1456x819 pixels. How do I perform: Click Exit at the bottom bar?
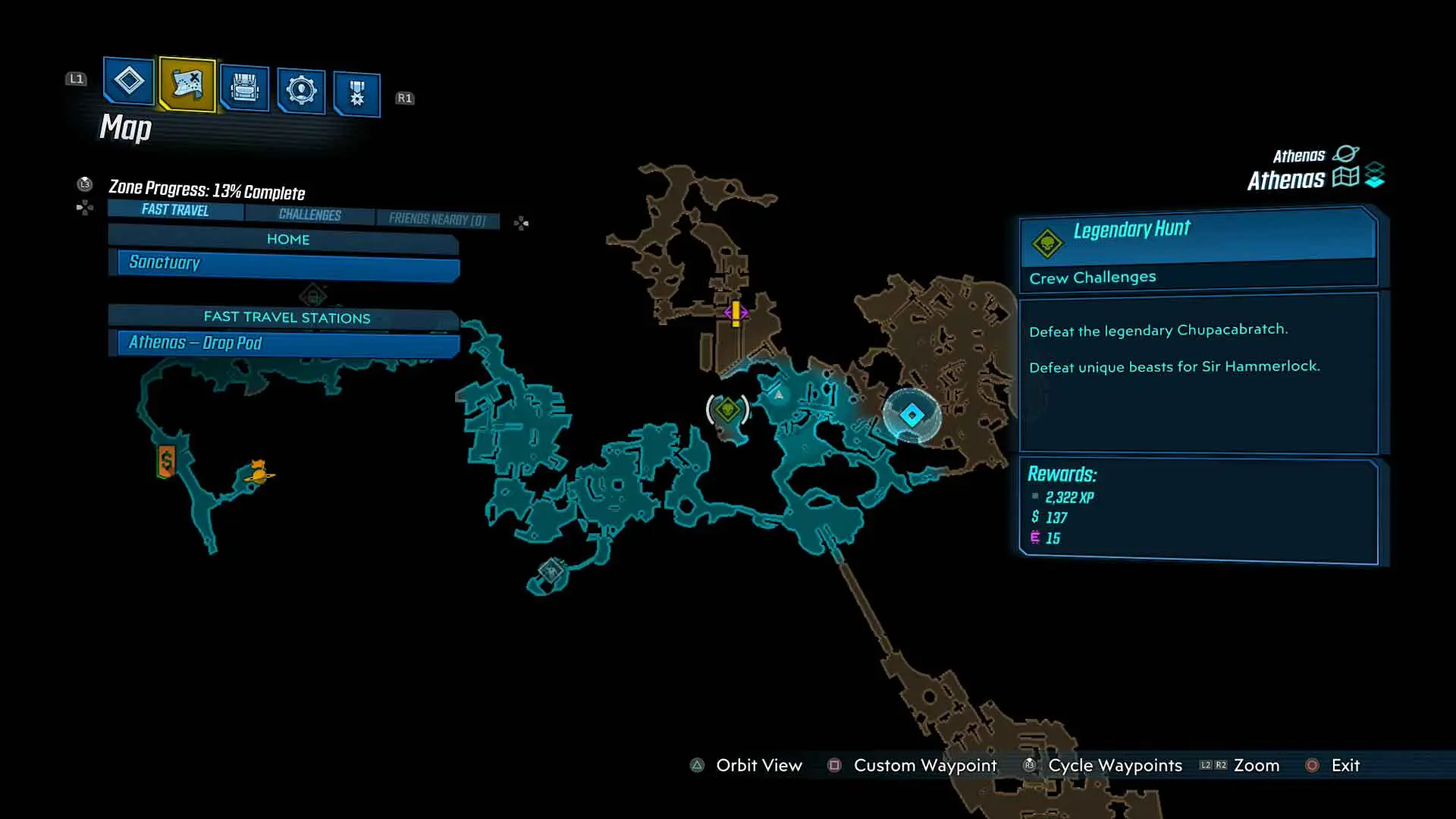[1345, 765]
